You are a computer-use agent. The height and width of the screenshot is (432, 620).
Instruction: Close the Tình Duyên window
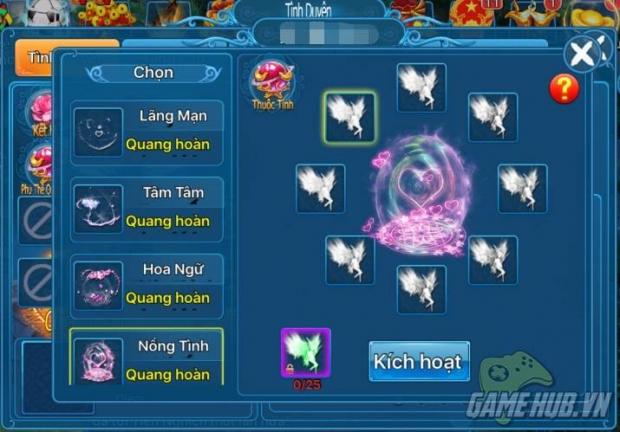point(583,53)
